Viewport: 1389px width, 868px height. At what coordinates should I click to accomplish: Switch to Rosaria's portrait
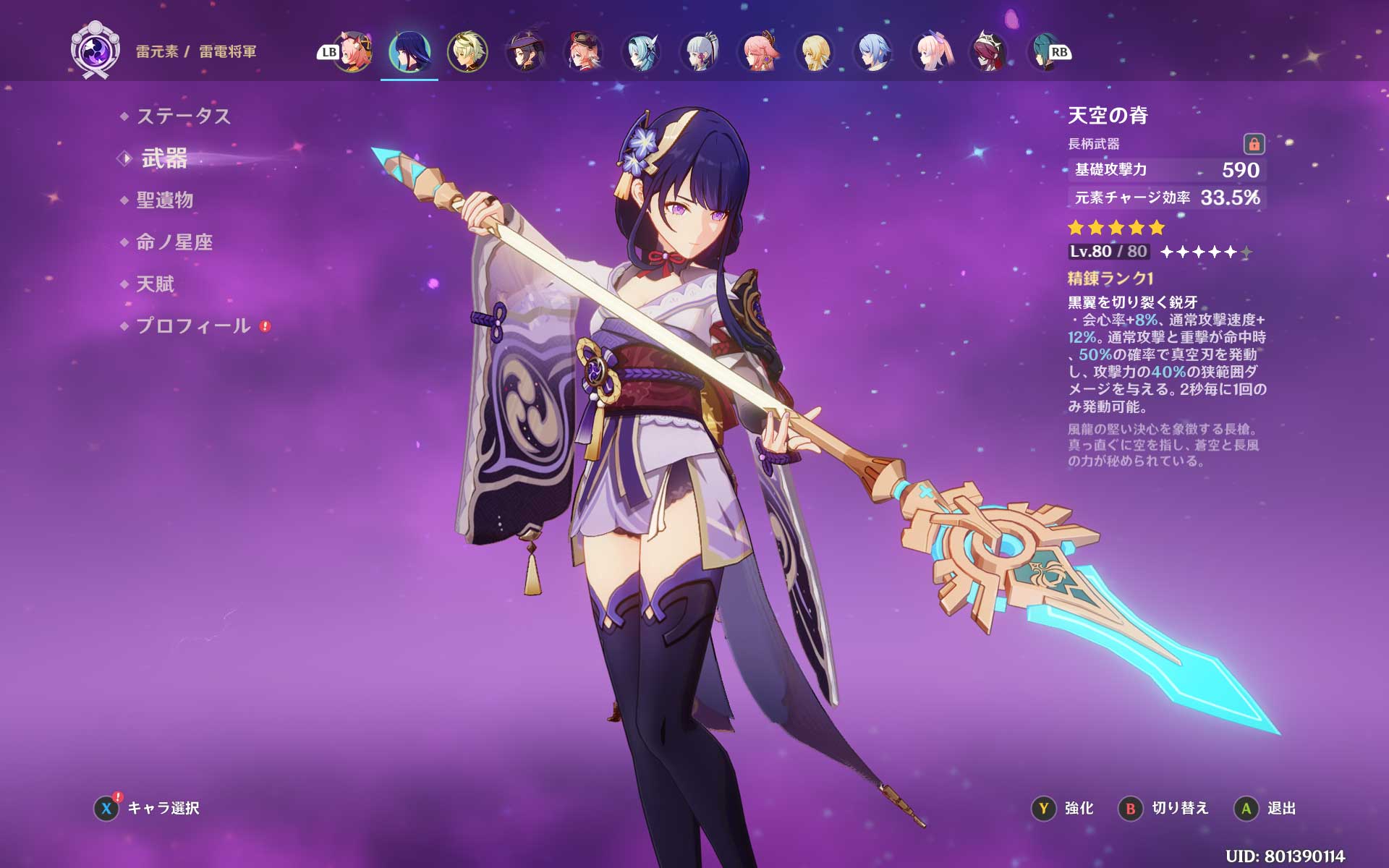click(989, 51)
